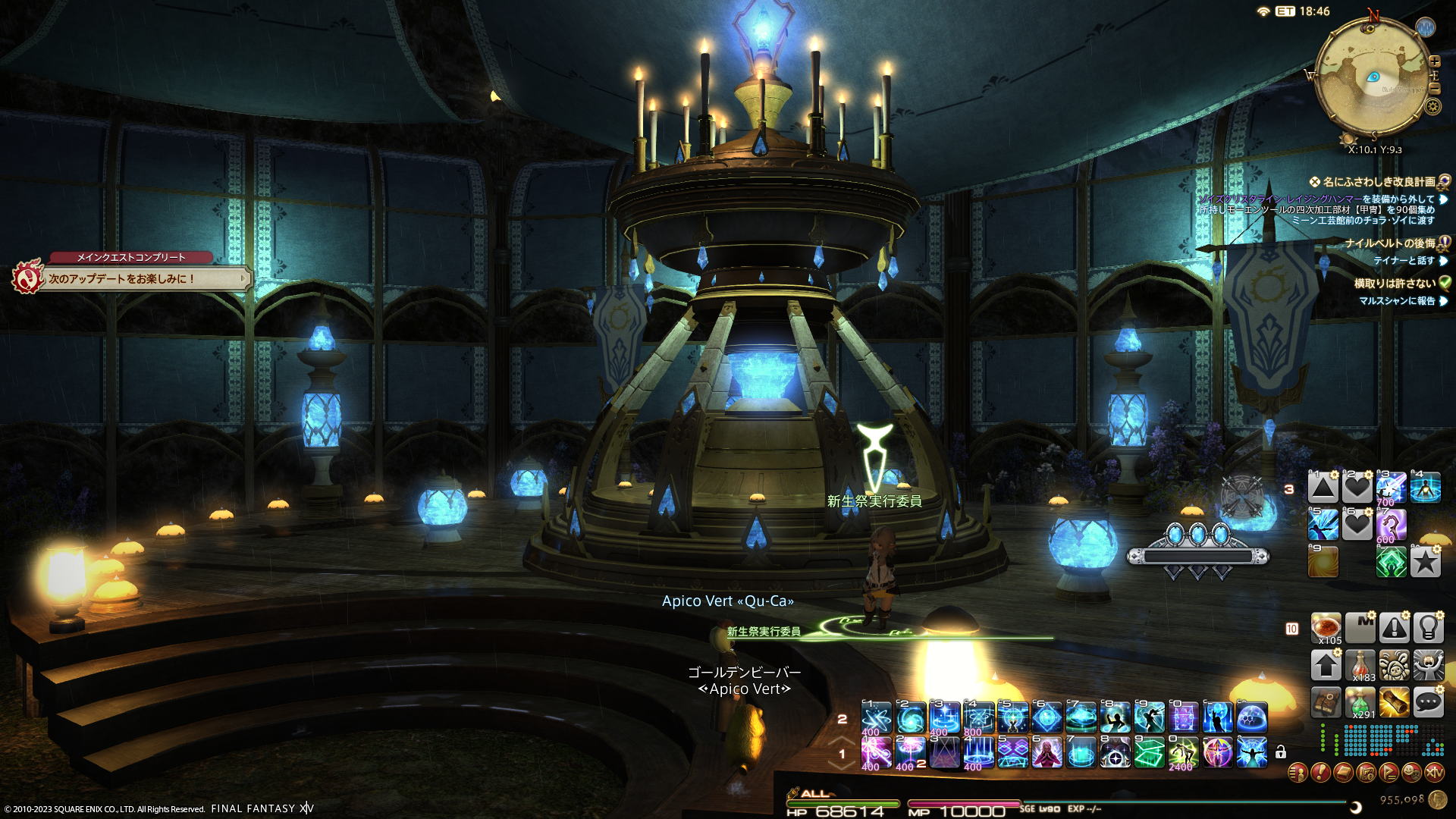The image size is (1456, 819).
Task: Cast the pink praying figure ability
Action: point(1046,753)
